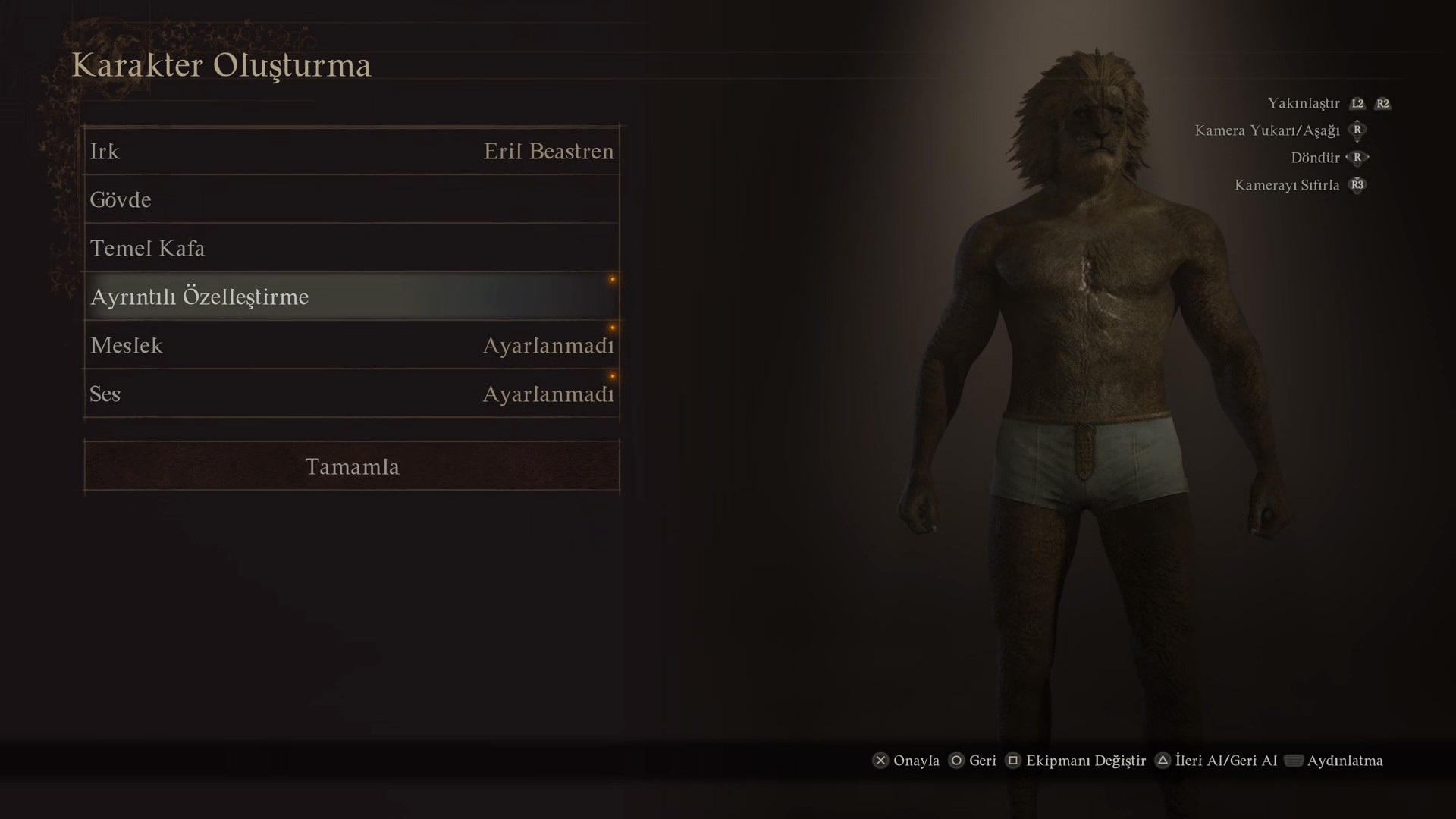Open the Temel Kafa option
The width and height of the screenshot is (1456, 819).
[x=351, y=249]
